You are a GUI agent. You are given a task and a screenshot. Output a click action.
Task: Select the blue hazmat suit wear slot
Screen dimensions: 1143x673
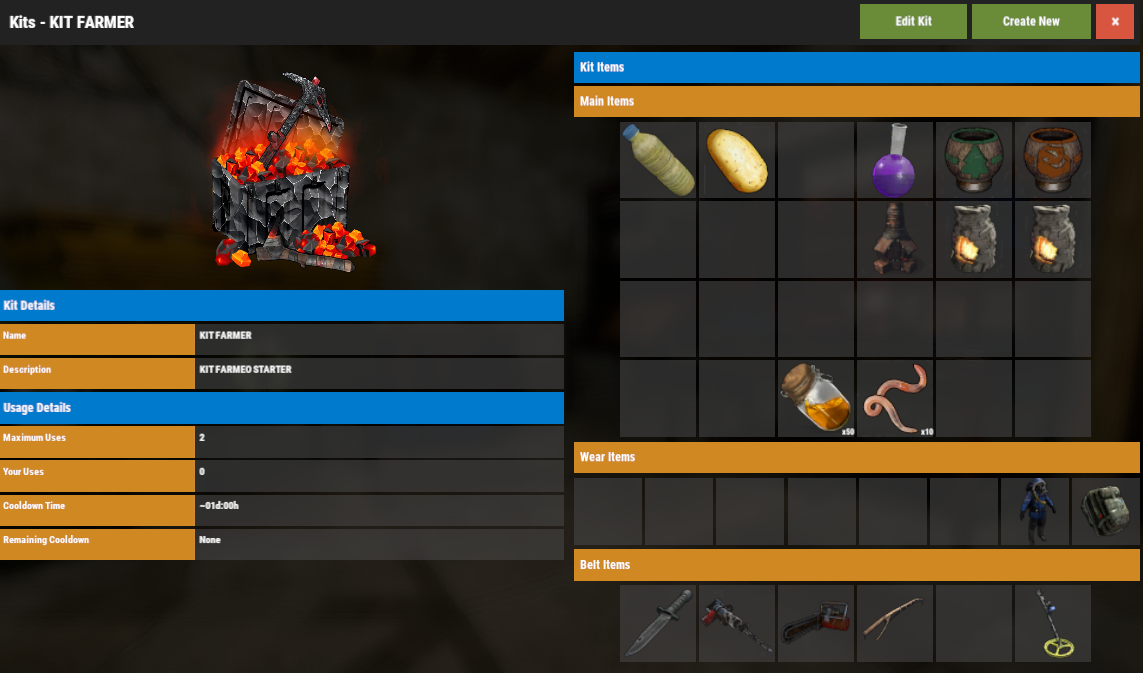point(1035,511)
